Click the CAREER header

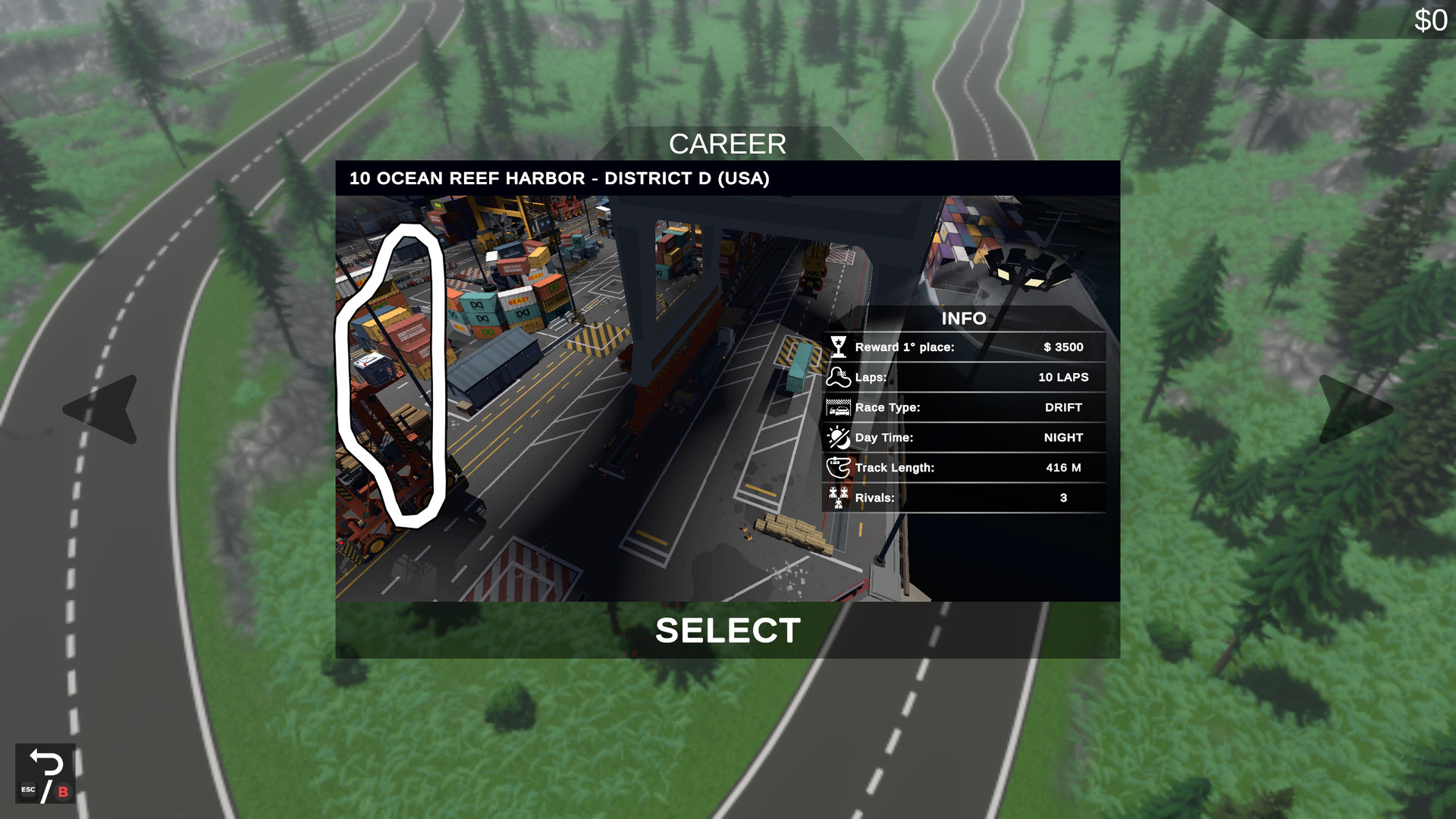click(727, 144)
